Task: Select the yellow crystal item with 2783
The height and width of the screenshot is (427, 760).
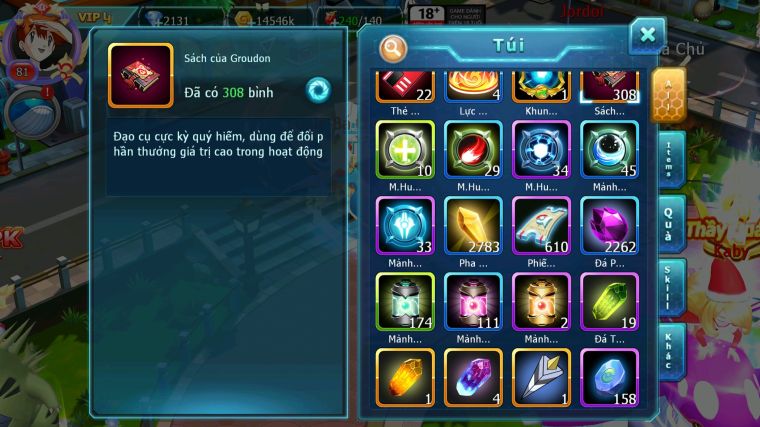Action: pos(473,225)
